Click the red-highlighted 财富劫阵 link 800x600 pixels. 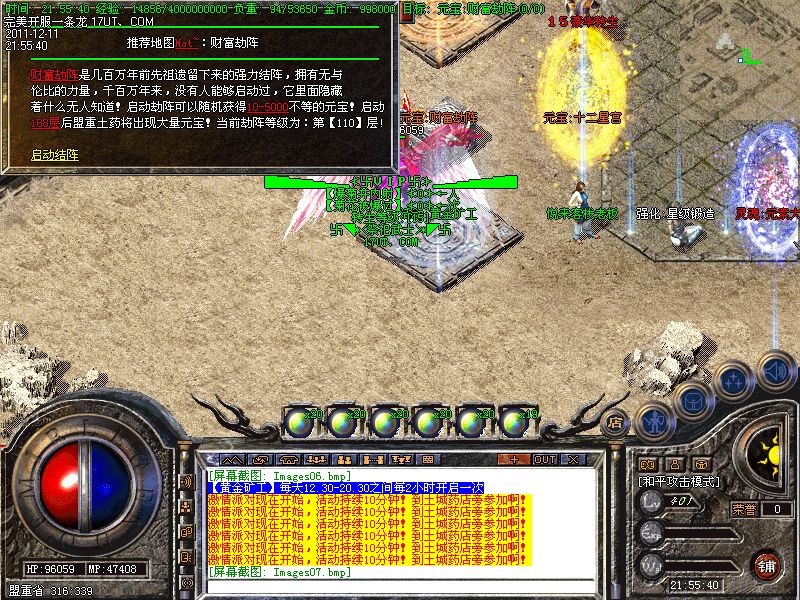[x=53, y=73]
